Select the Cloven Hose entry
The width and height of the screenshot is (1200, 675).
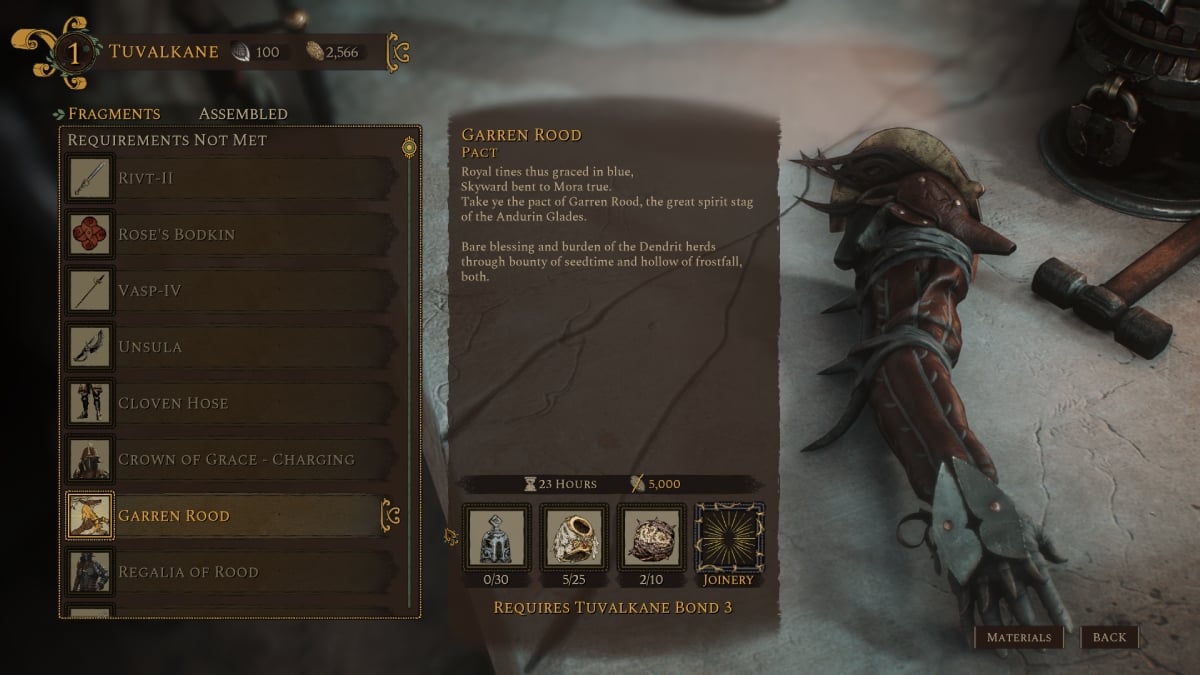point(232,403)
